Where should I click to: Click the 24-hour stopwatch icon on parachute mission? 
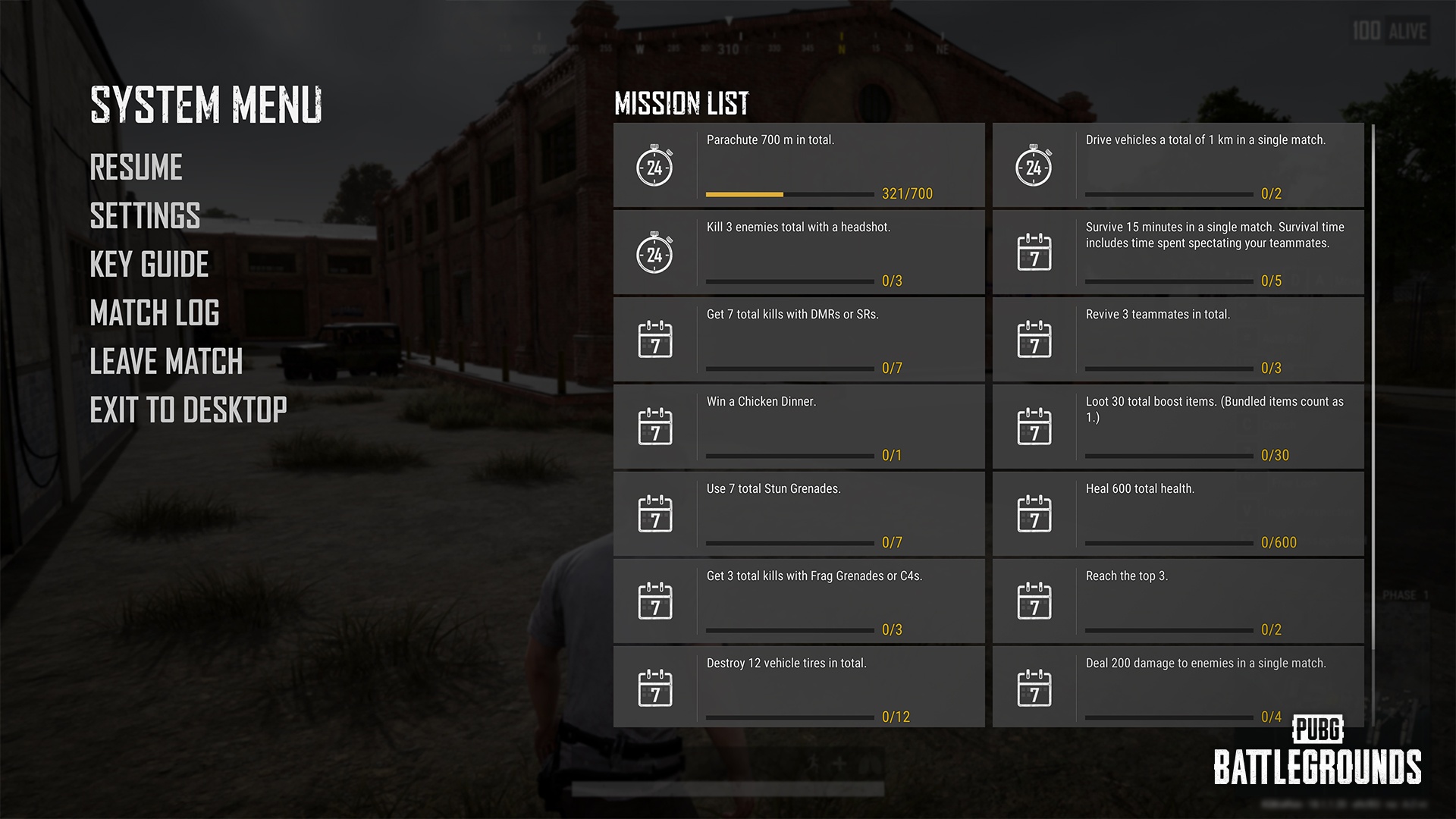tap(655, 169)
